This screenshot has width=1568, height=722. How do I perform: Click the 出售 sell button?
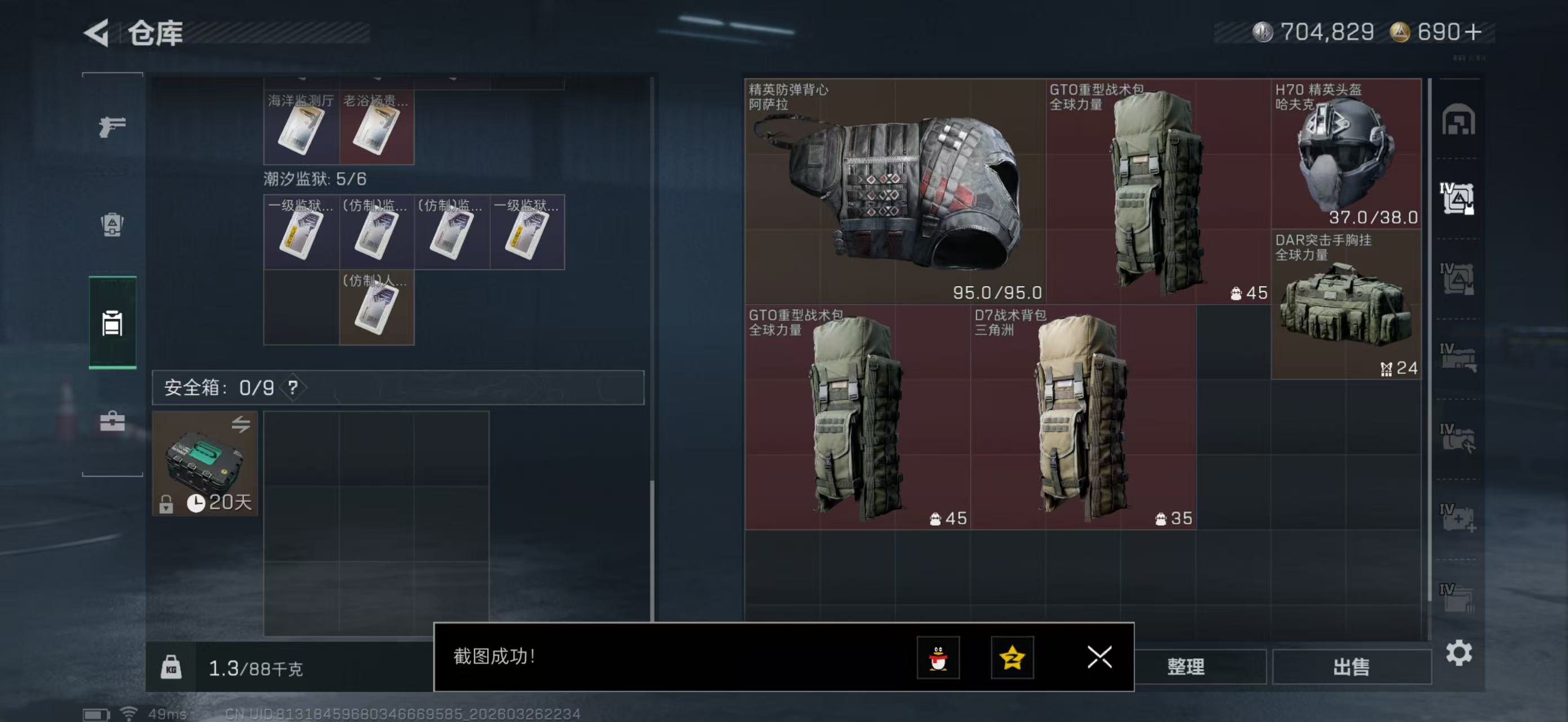point(1351,667)
